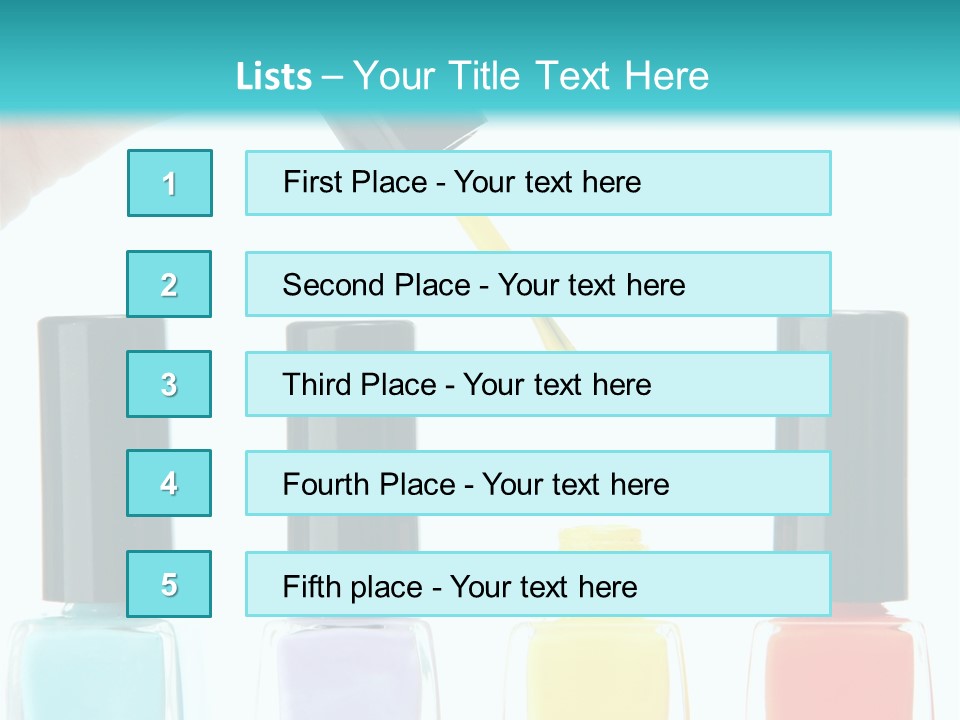Click the Lists title text
This screenshot has height=720, width=960.
(472, 76)
